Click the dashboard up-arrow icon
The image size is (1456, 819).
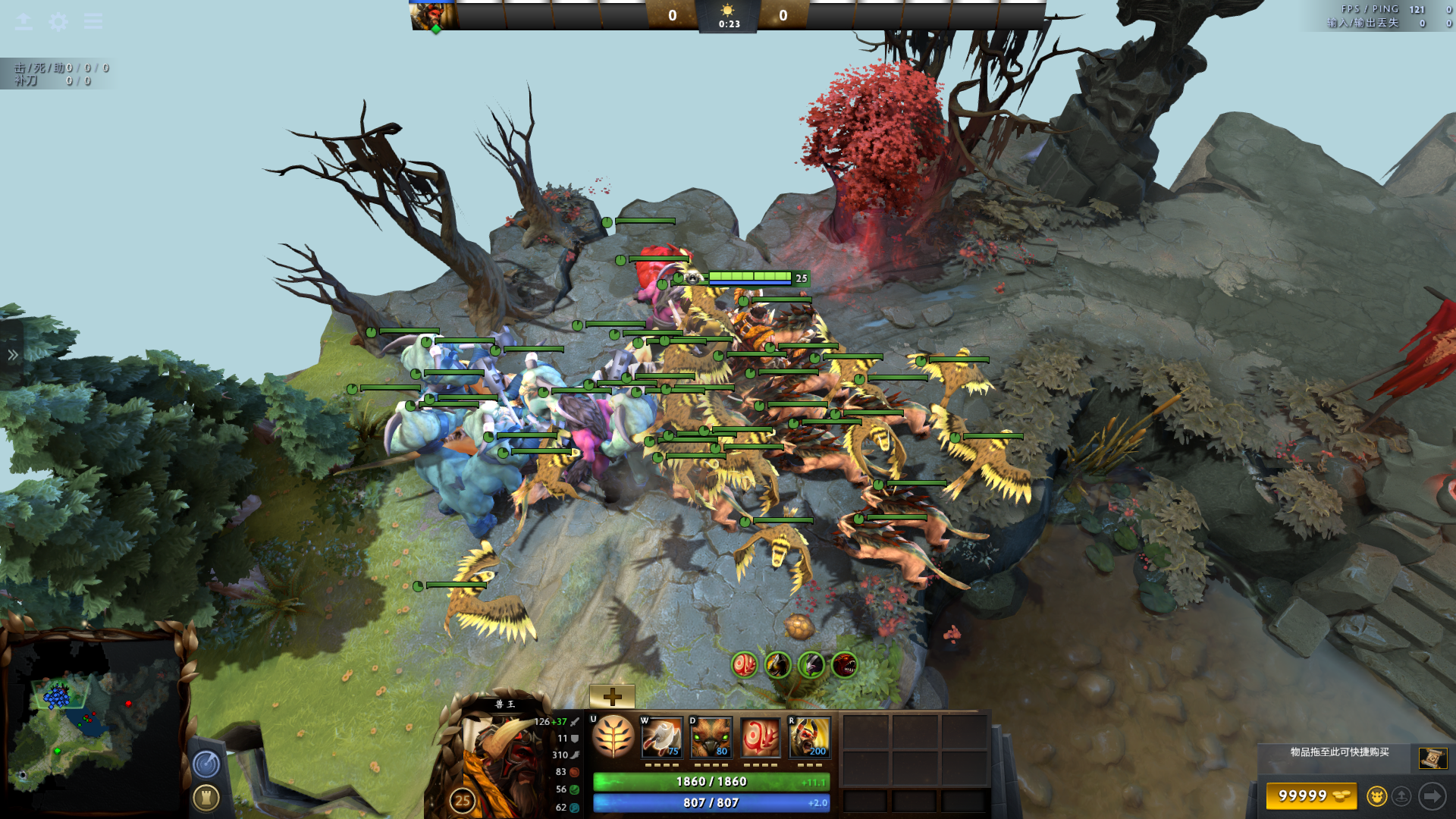[24, 21]
